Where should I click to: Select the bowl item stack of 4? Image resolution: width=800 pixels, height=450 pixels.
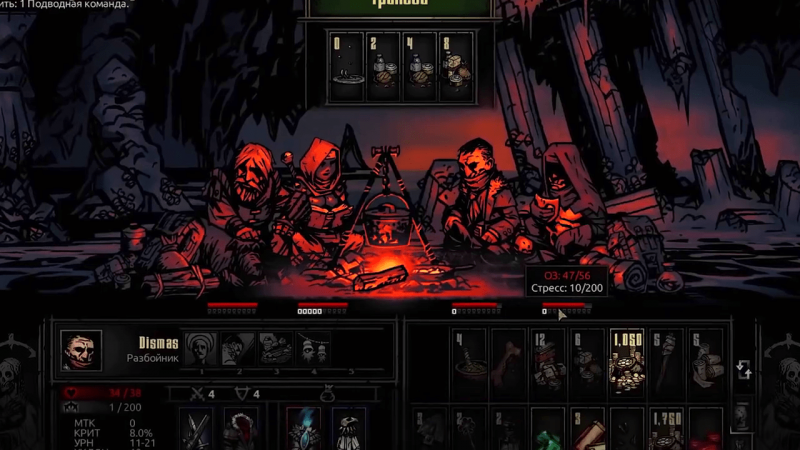point(468,362)
